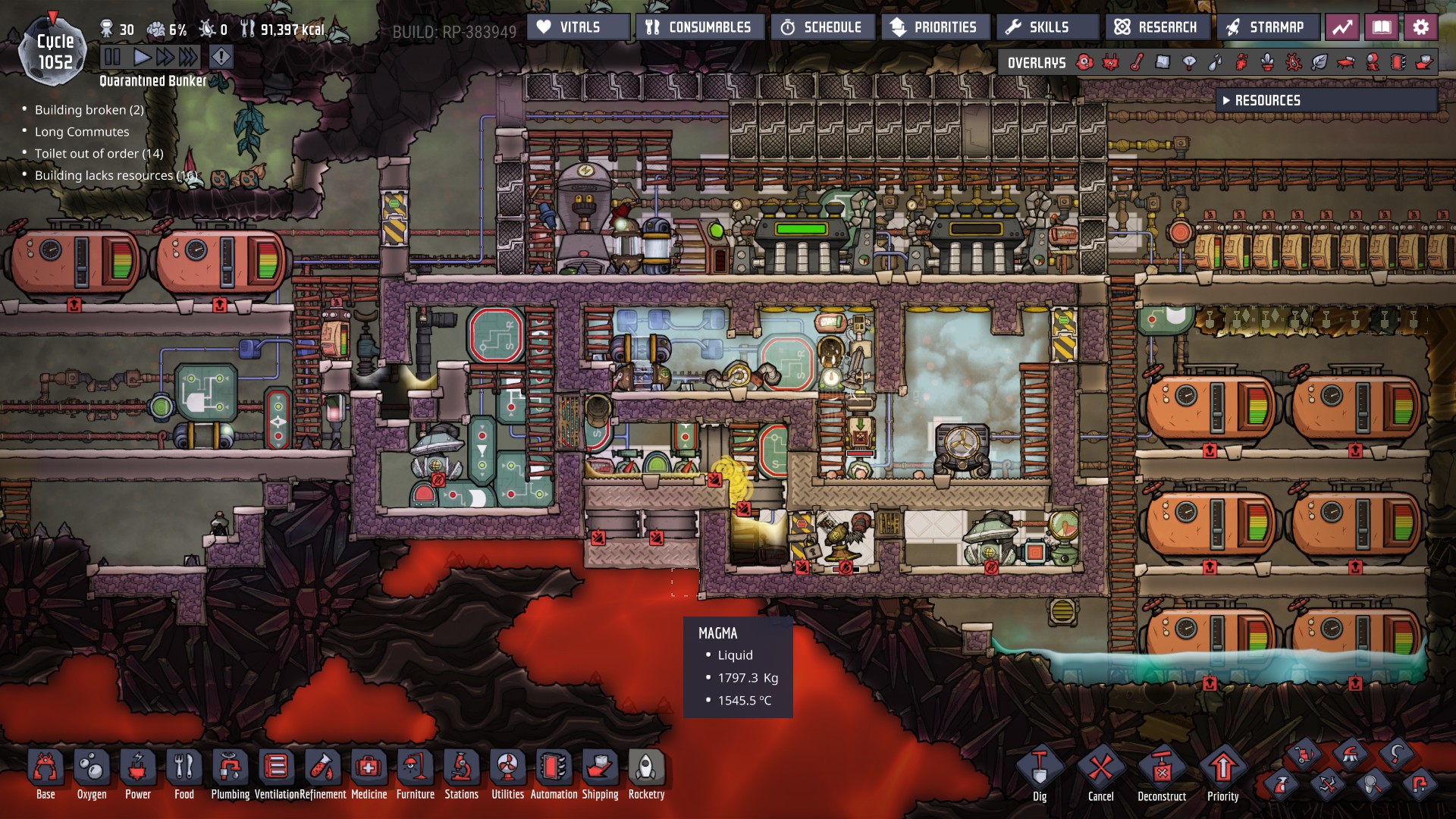Toggle the red alert button
The height and width of the screenshot is (819, 1456).
click(x=221, y=57)
